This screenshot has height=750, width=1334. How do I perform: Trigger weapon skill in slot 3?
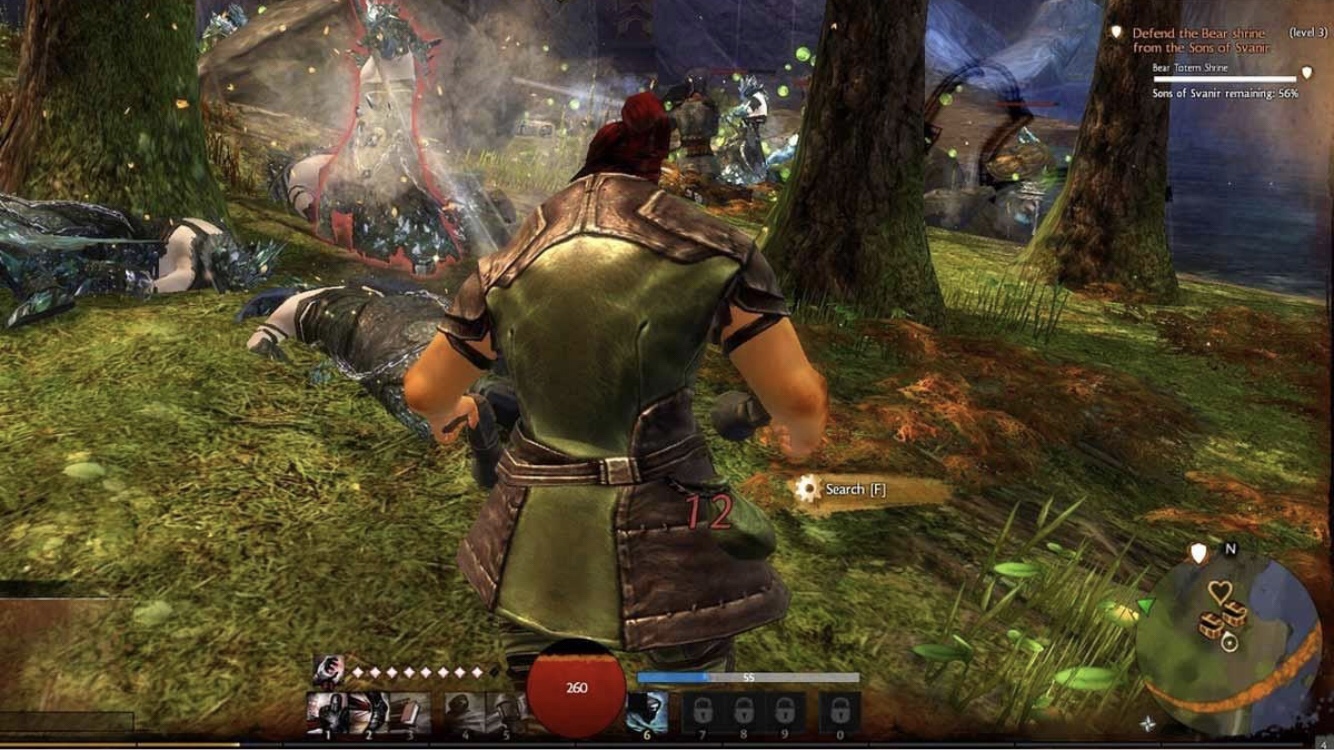(x=408, y=711)
